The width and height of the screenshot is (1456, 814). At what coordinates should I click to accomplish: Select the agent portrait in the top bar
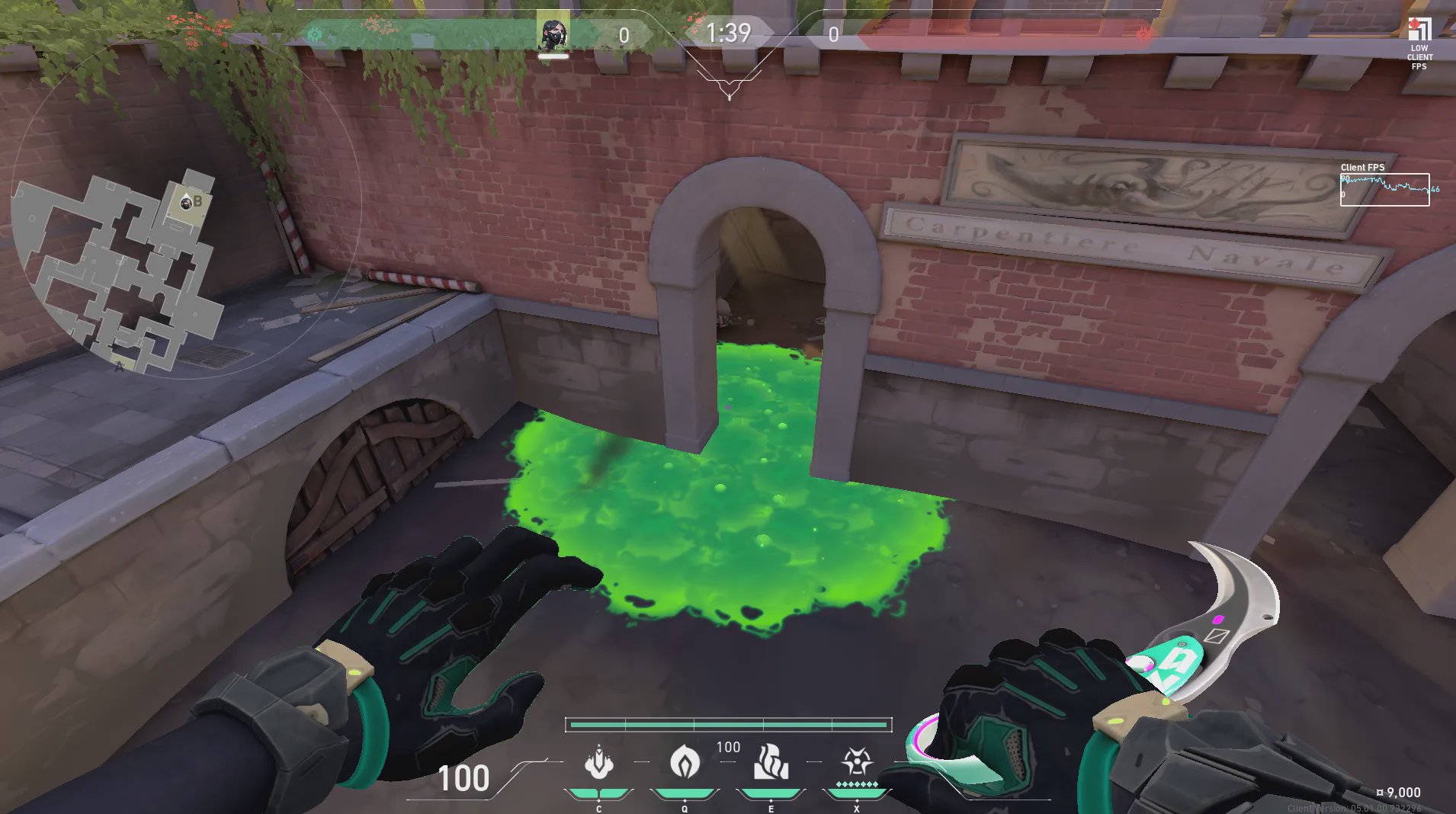[553, 34]
